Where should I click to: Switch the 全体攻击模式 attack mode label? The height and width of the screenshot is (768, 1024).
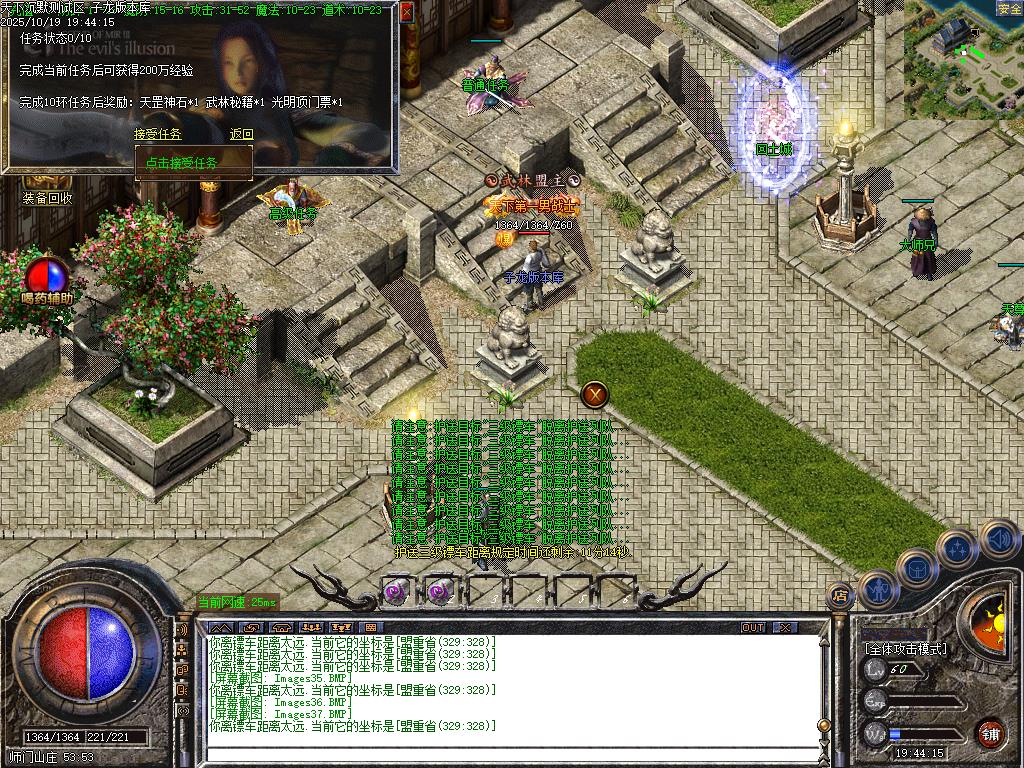(x=906, y=648)
